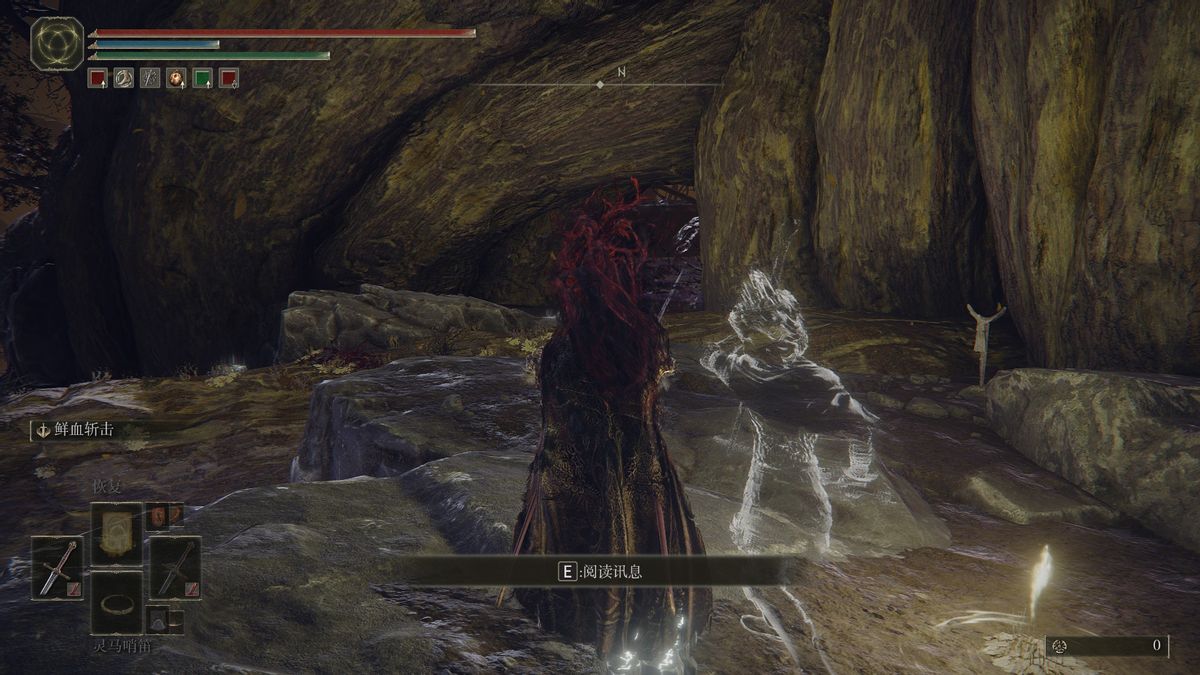The height and width of the screenshot is (675, 1200).
Task: Select the right-hand armament sword slot
Action: point(176,568)
